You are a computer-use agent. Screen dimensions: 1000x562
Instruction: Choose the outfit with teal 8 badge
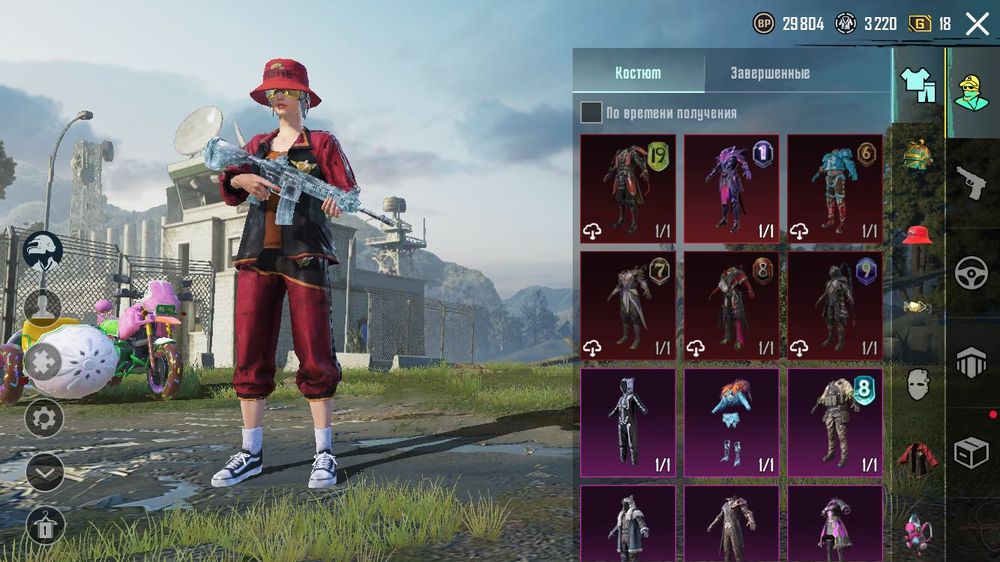(x=835, y=421)
